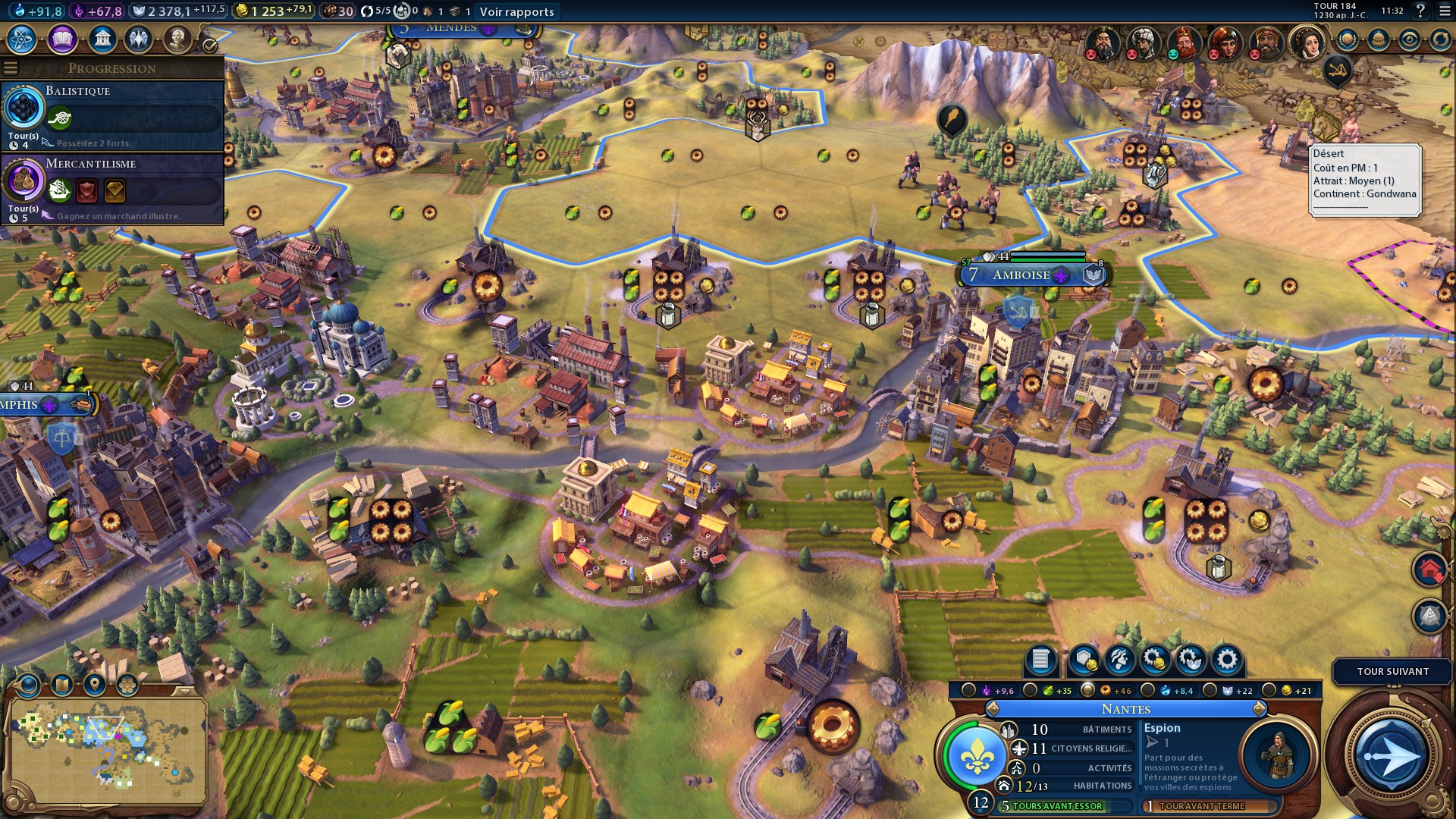This screenshot has width=1456, height=819.
Task: Open the Voir rapports reports button
Action: pyautogui.click(x=517, y=11)
